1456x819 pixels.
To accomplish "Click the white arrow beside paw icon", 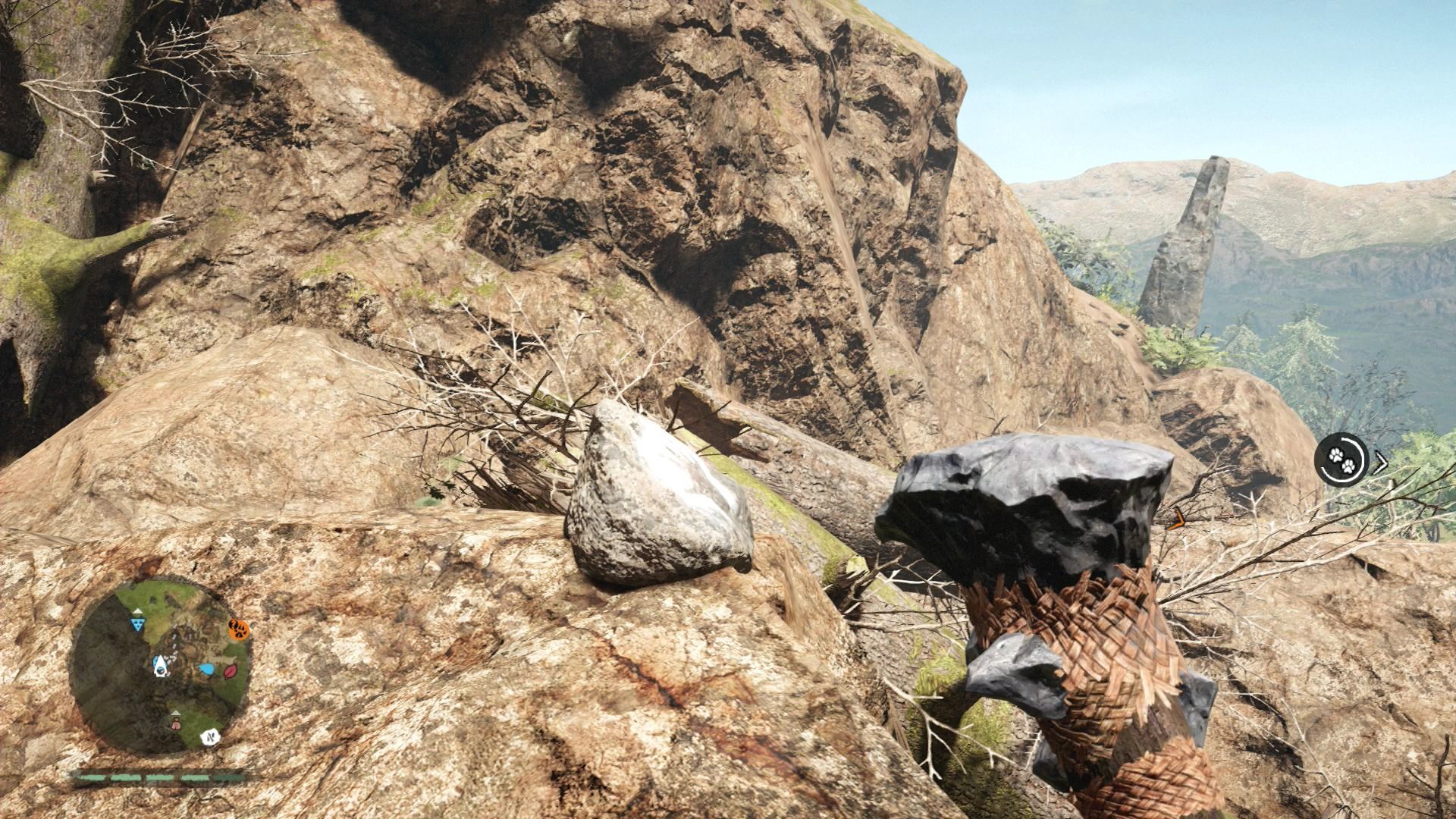I will tap(1381, 461).
